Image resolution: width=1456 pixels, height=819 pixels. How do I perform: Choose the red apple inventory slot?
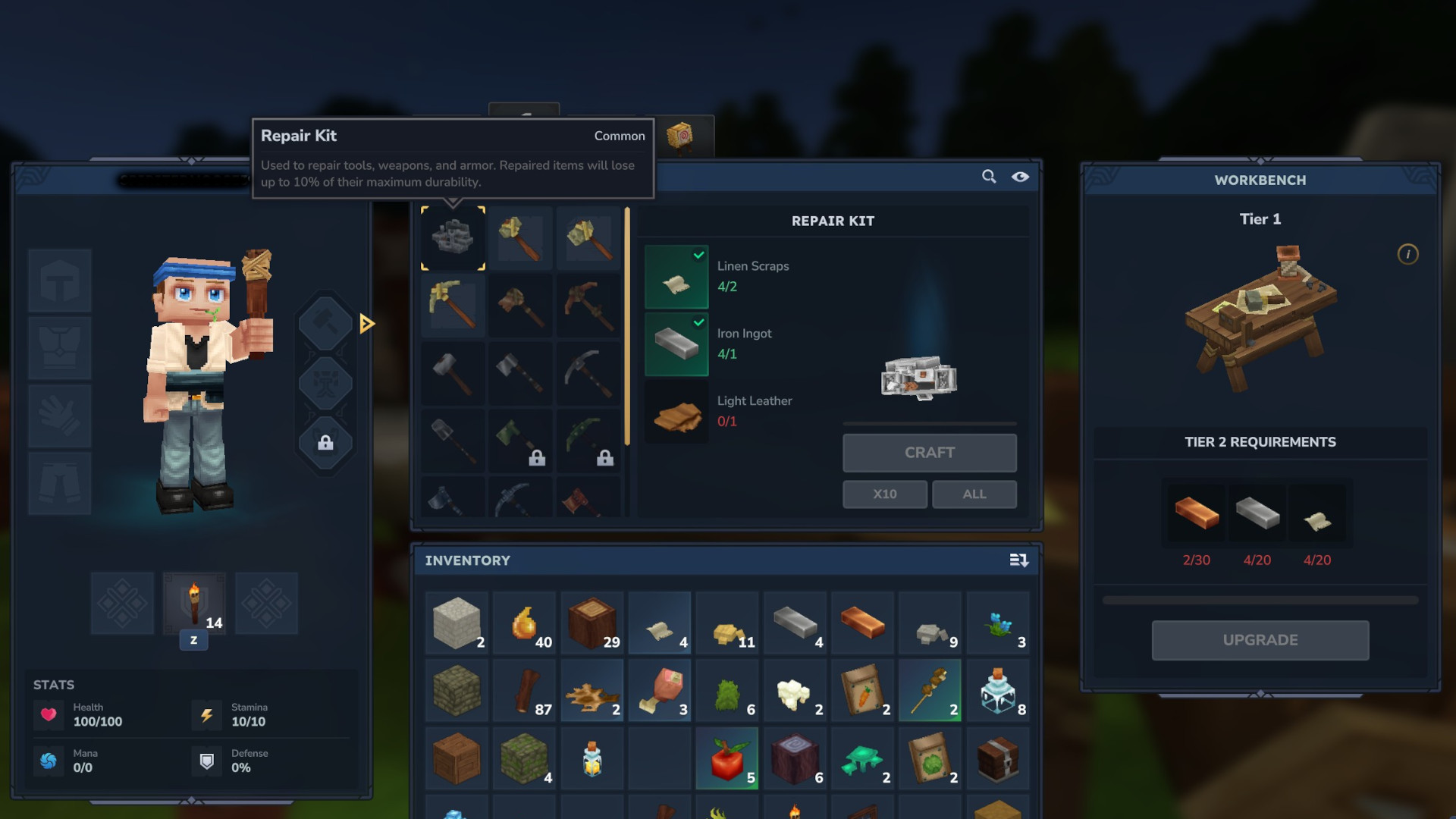tap(726, 758)
